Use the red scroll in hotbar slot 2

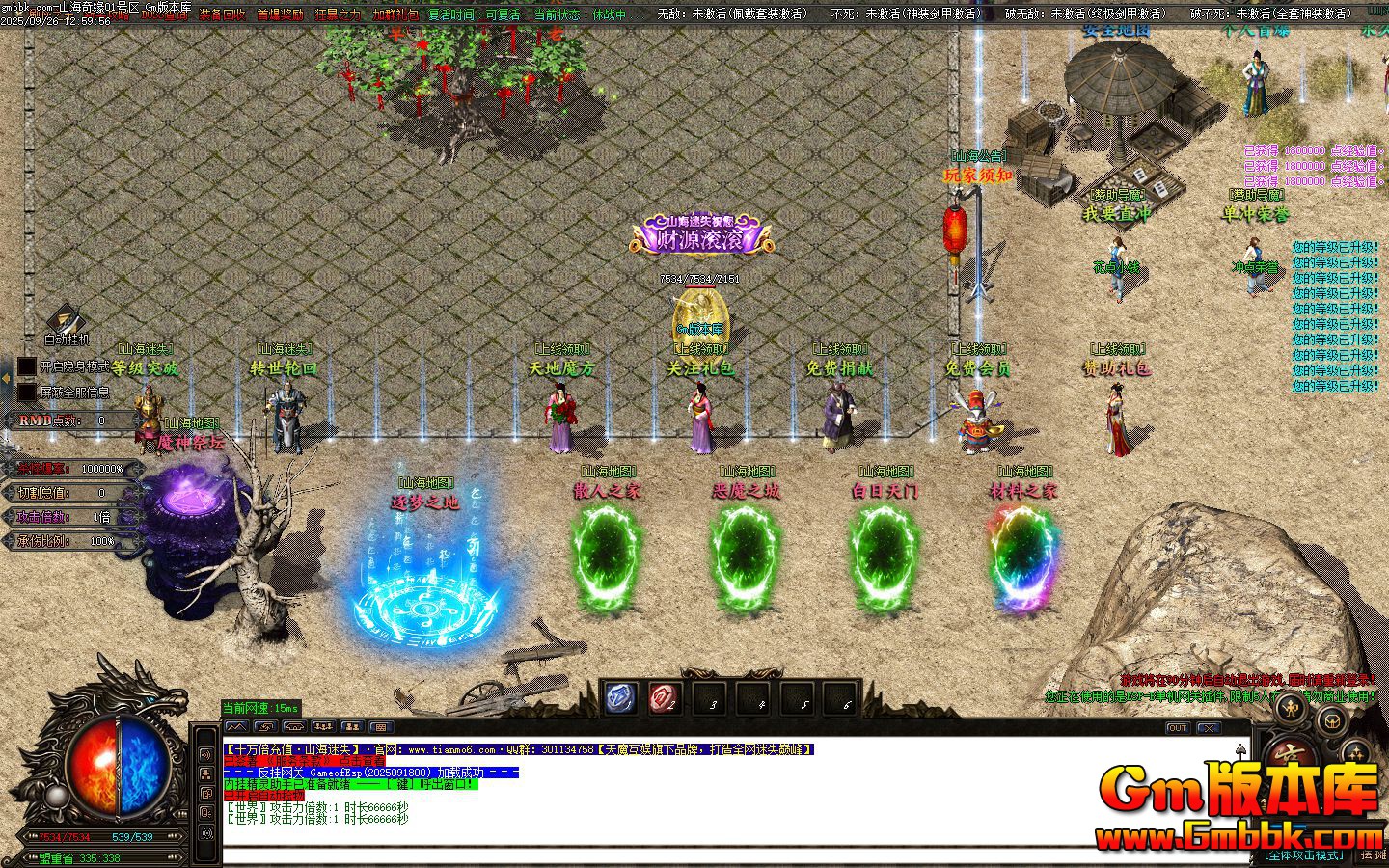(x=665, y=698)
